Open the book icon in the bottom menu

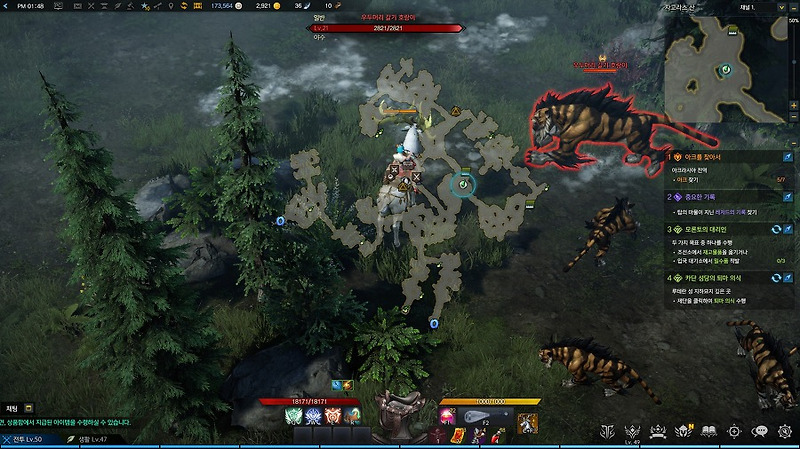pos(708,431)
